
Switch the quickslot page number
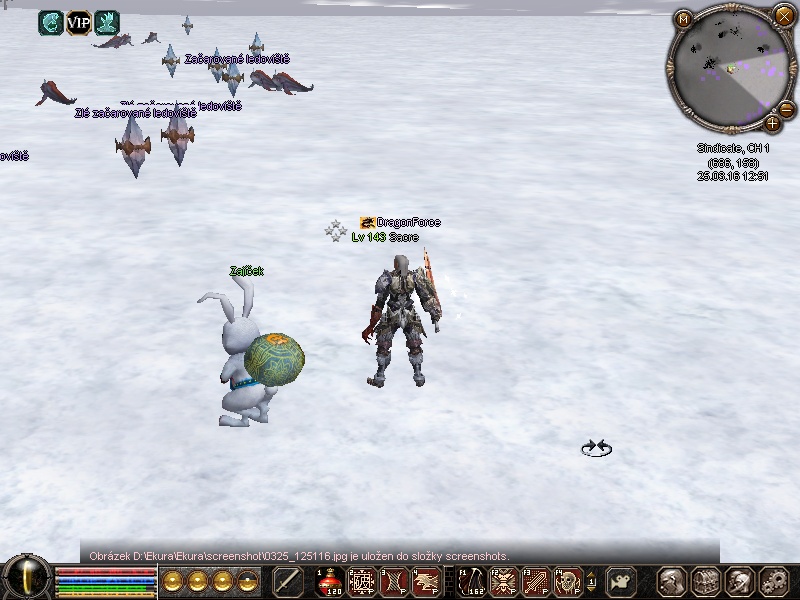tap(591, 581)
